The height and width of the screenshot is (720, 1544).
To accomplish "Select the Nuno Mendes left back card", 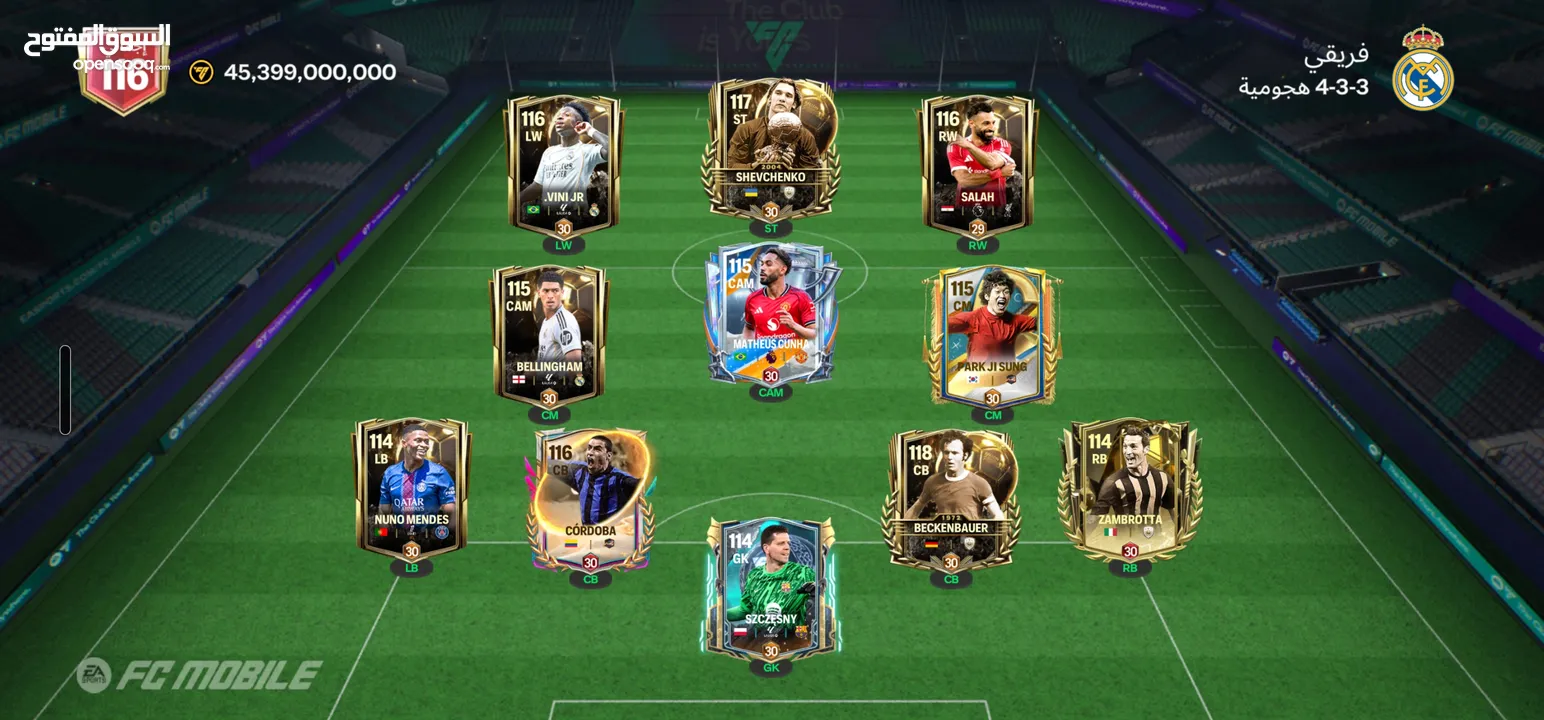I will [x=411, y=487].
